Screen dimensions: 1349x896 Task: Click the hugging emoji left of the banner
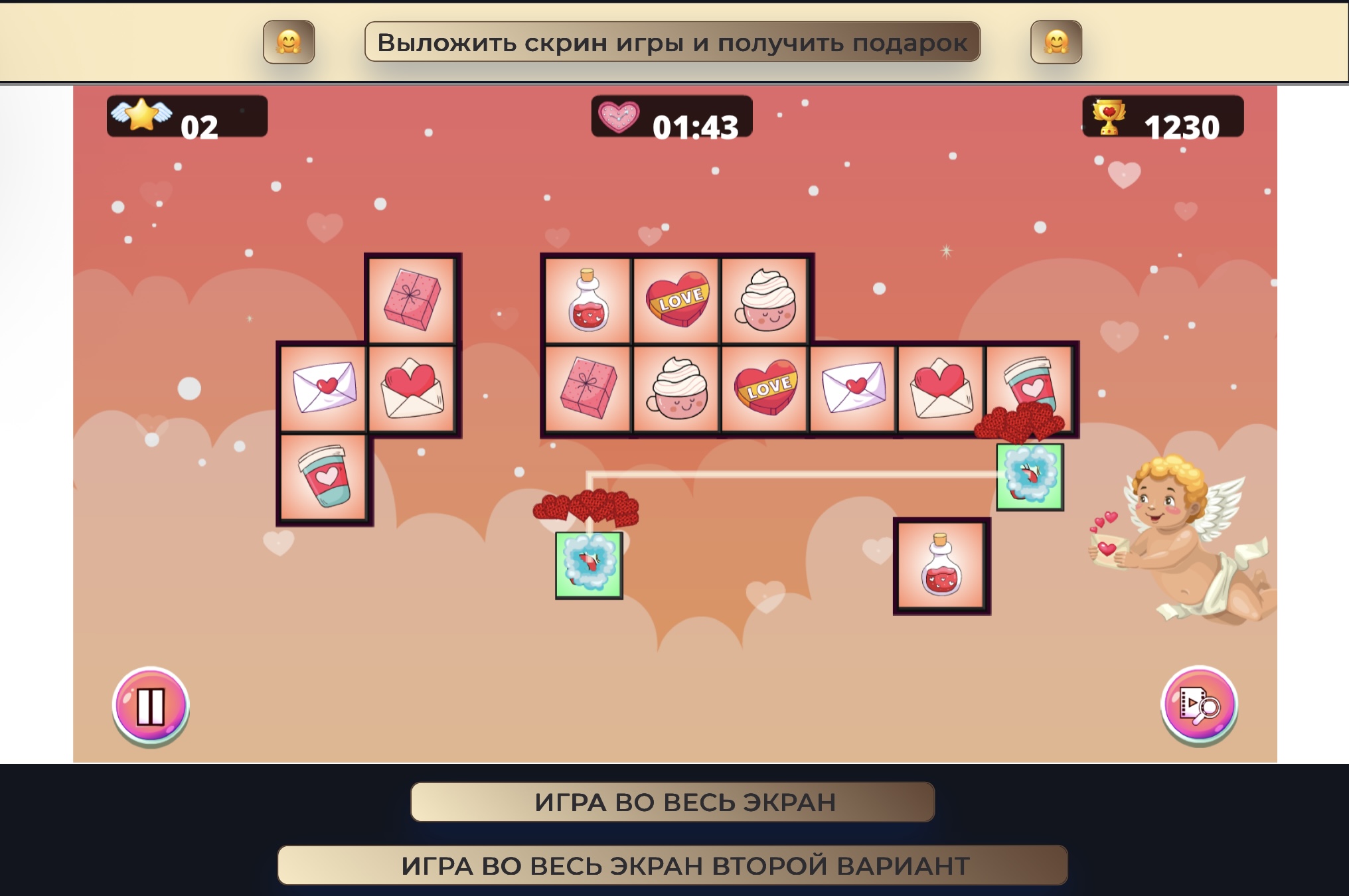289,42
